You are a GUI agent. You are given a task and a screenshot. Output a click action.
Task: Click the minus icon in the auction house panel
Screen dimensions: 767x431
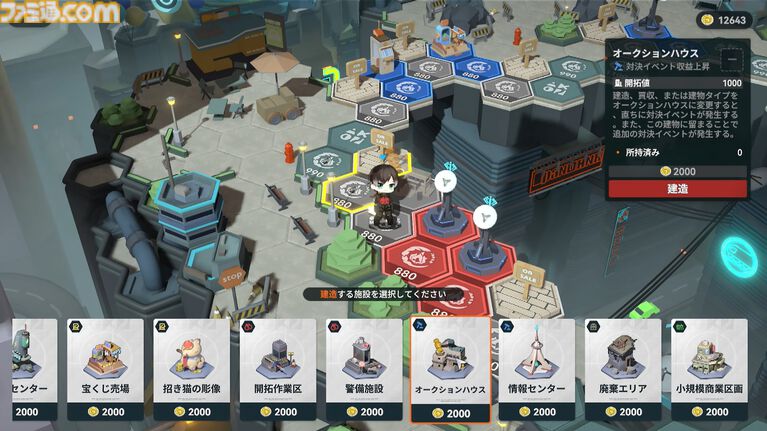tap(733, 58)
